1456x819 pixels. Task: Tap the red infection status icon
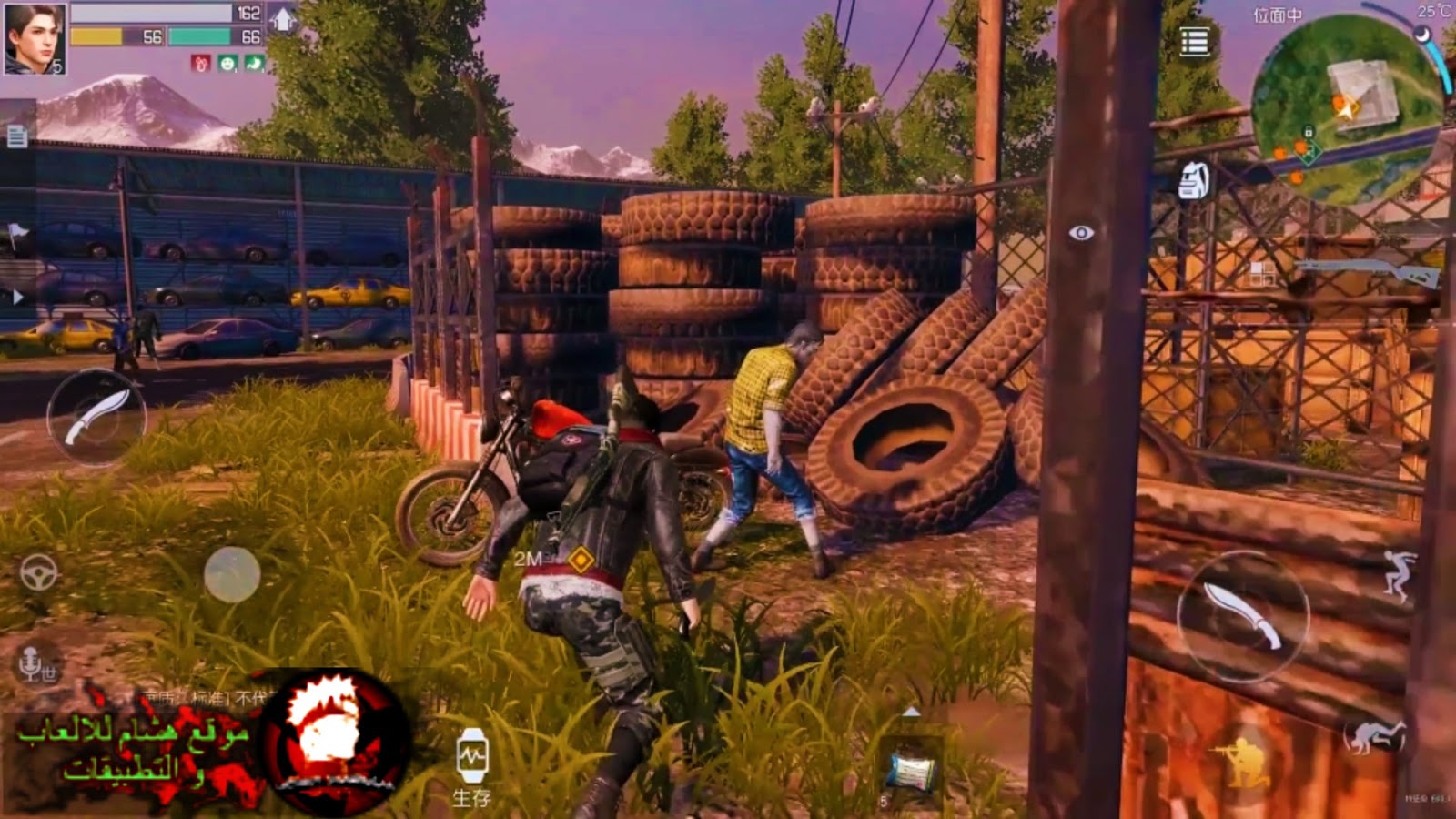click(x=200, y=64)
